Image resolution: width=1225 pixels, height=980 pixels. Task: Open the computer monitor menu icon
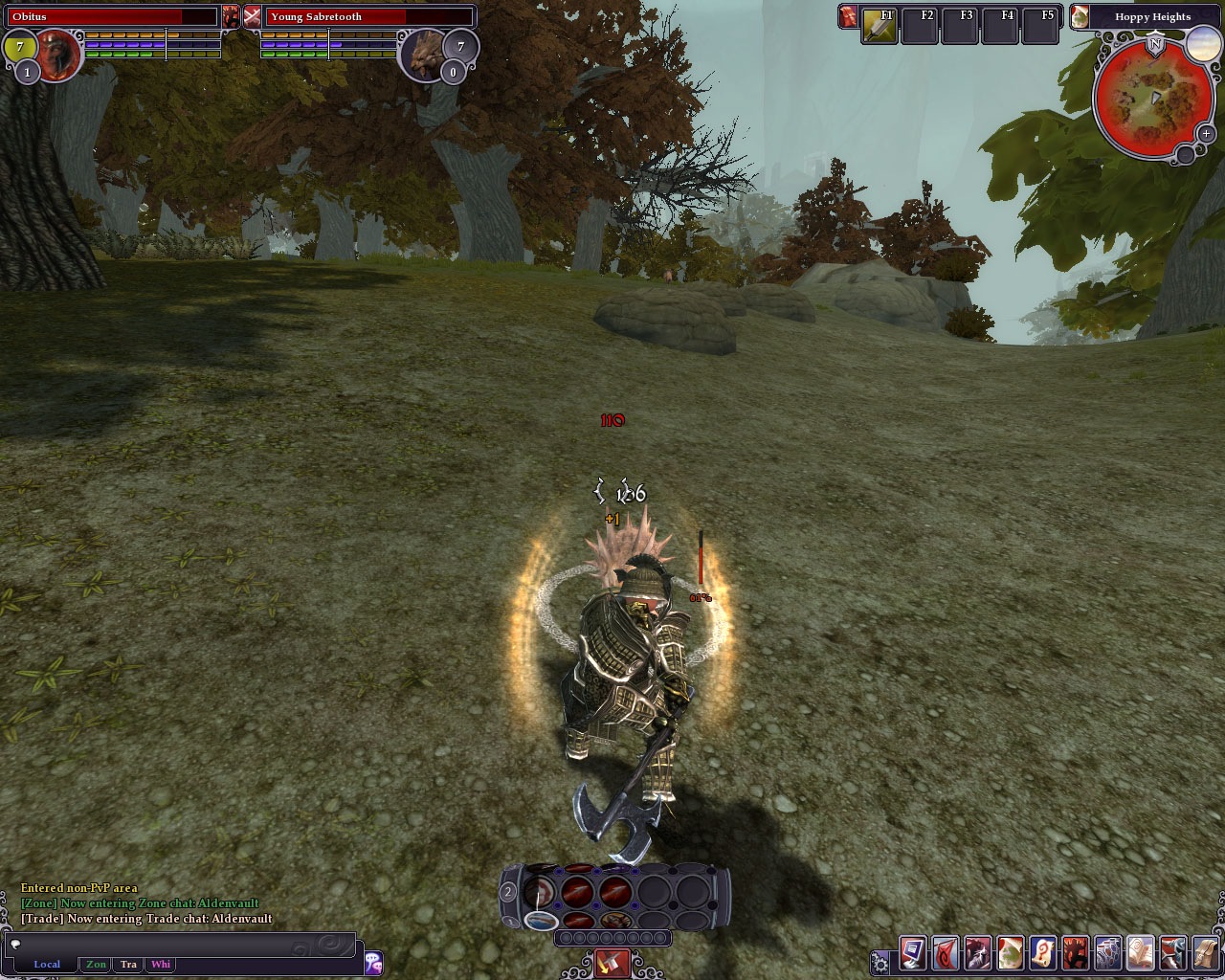coord(912,954)
